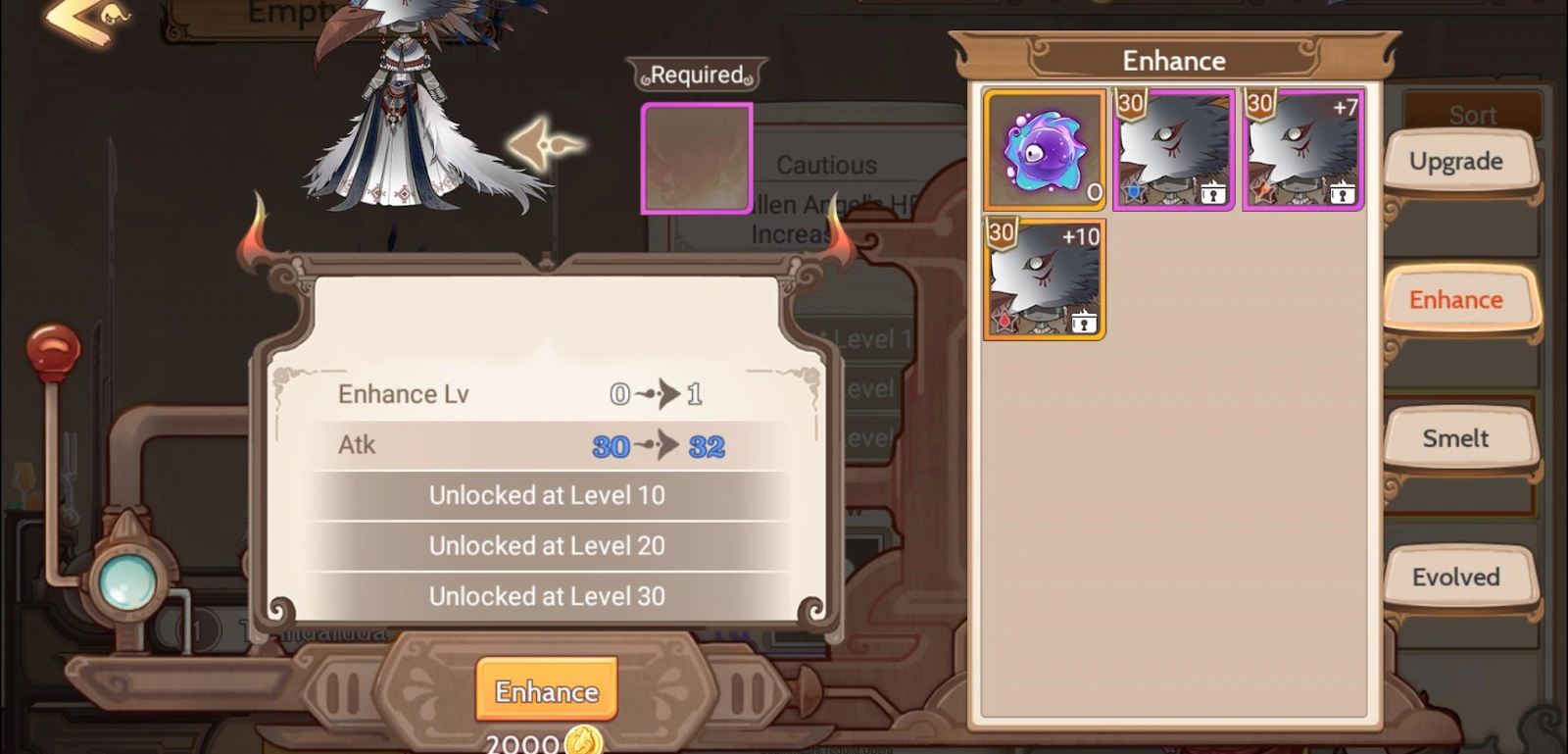Select the +10 level 30 pet thumbnail

1044,277
